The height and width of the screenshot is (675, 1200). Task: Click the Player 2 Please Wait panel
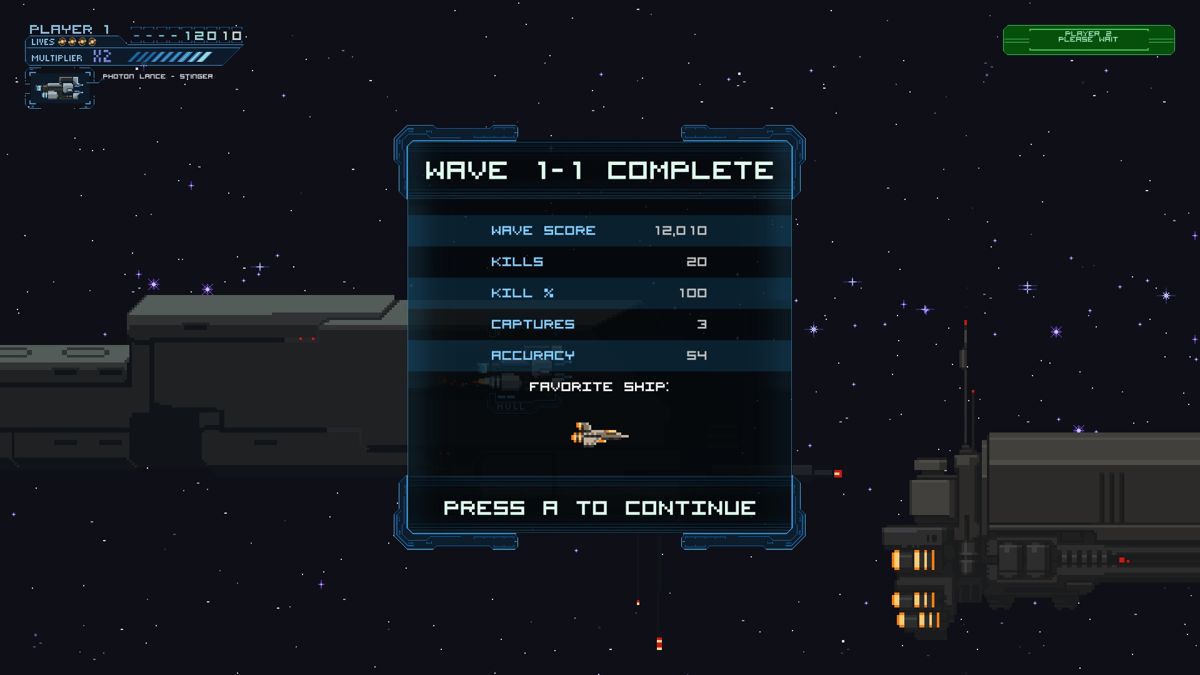tap(1089, 39)
